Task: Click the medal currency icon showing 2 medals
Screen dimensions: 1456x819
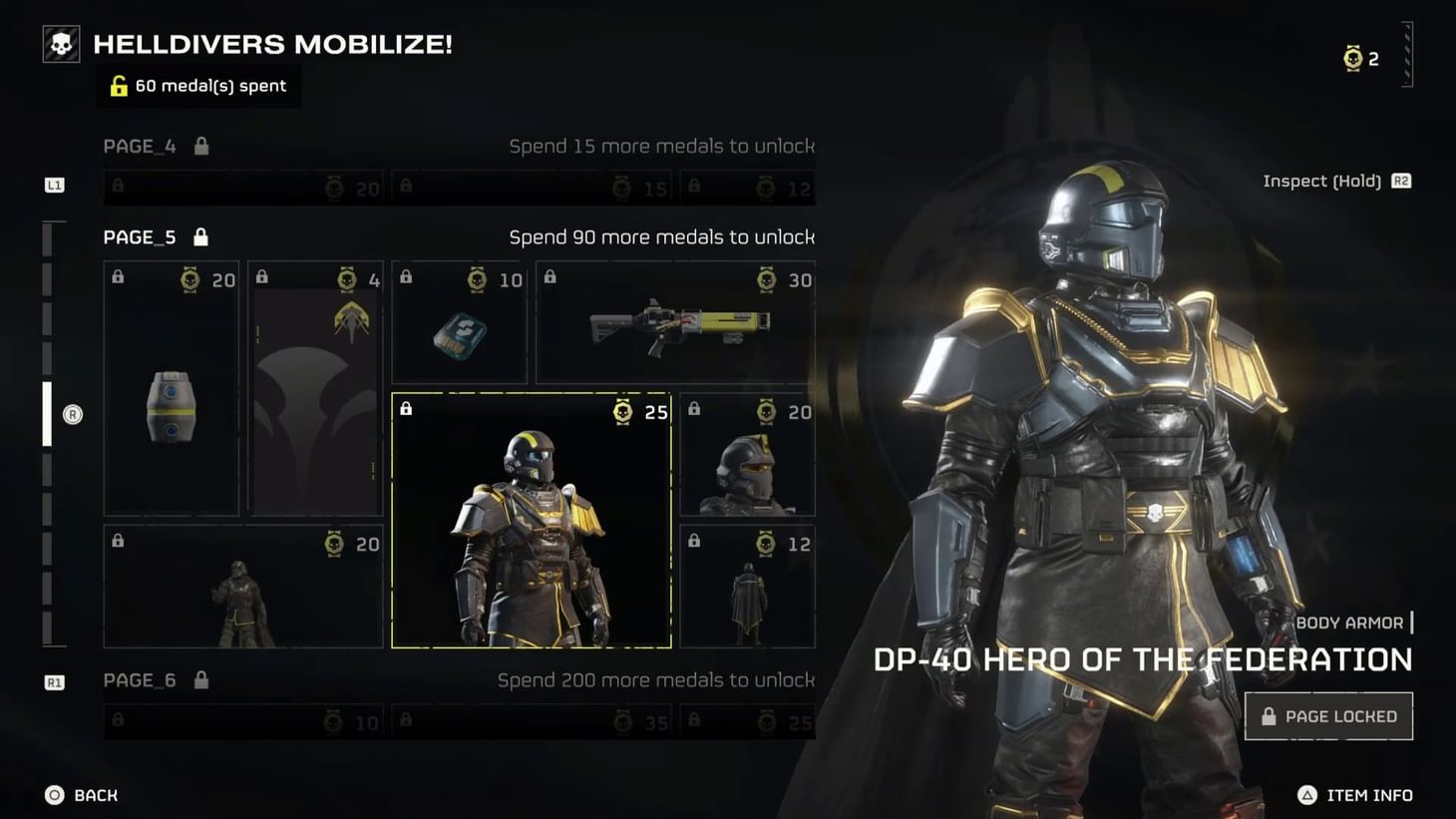Action: click(1354, 57)
